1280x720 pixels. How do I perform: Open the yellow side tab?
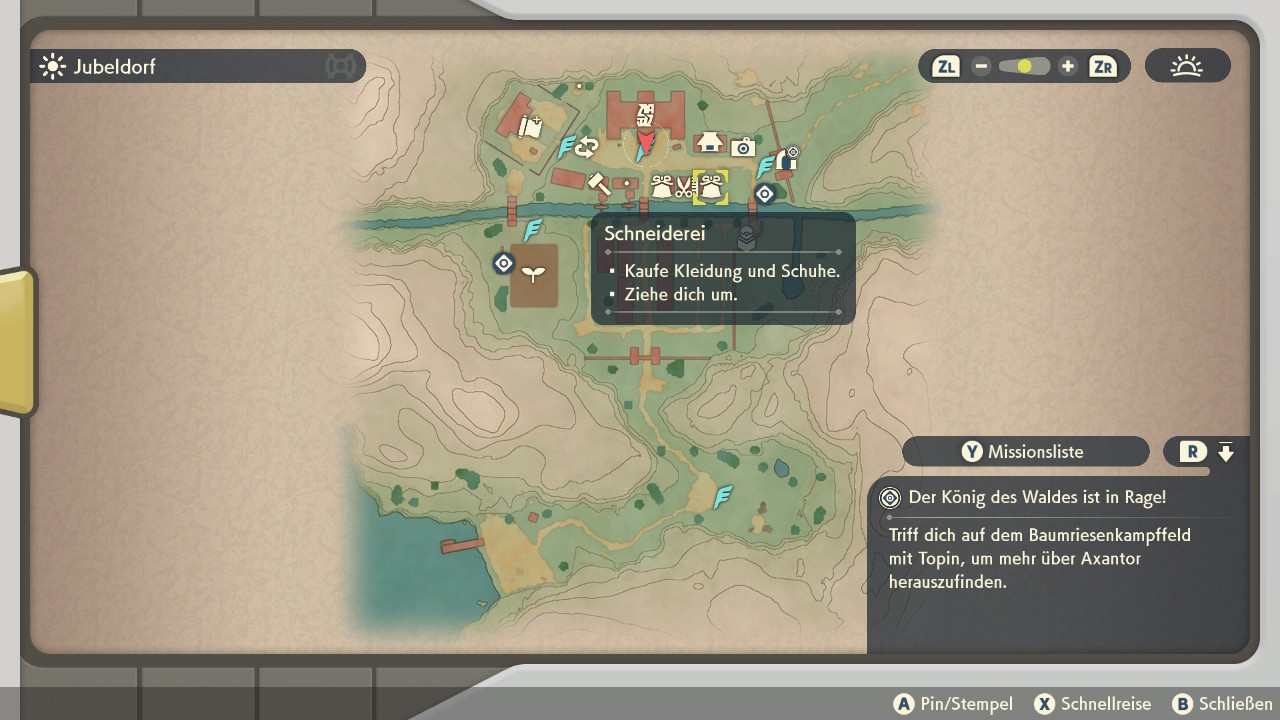18,340
